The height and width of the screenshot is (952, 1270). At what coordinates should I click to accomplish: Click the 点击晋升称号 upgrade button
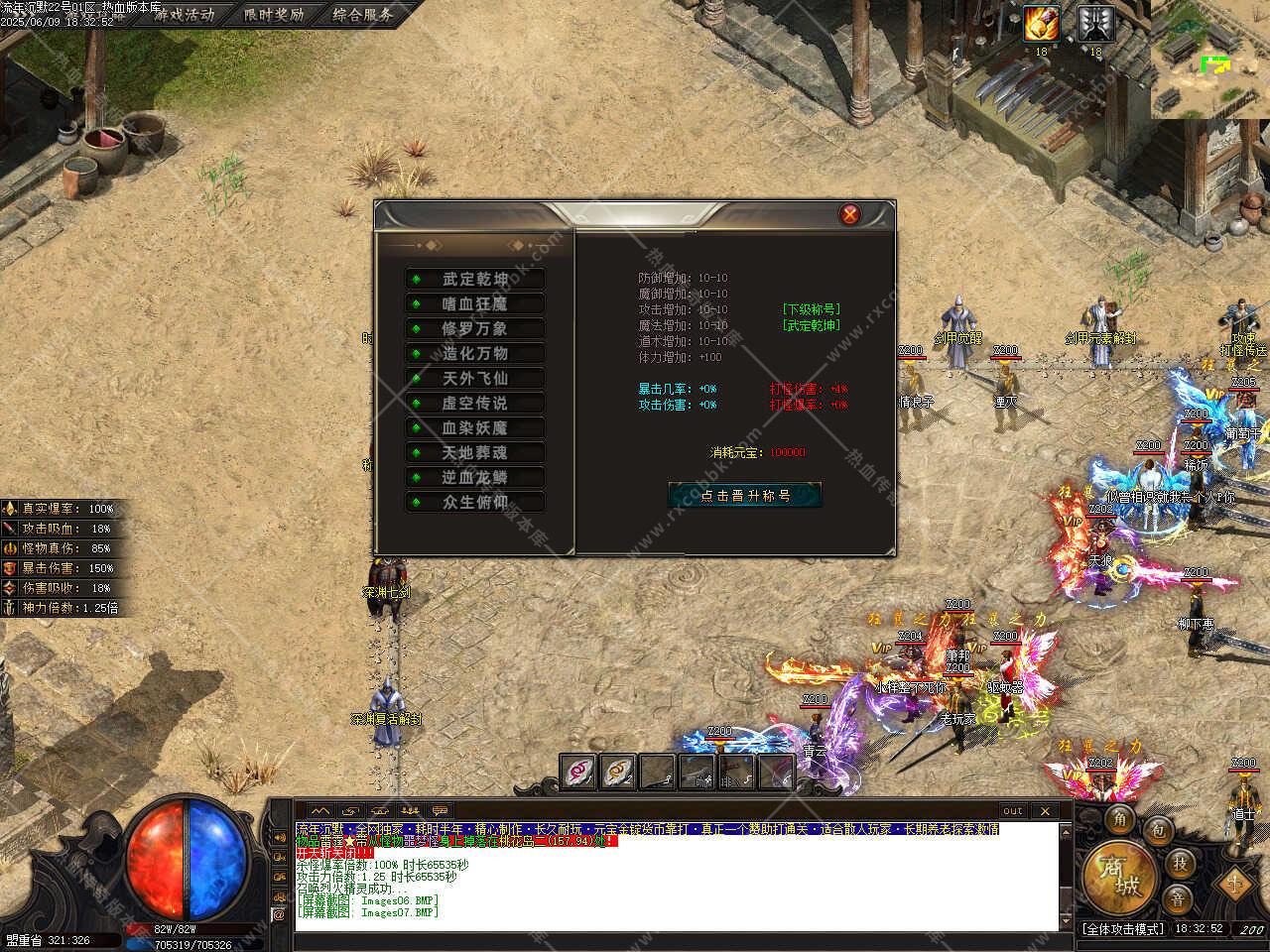(745, 495)
